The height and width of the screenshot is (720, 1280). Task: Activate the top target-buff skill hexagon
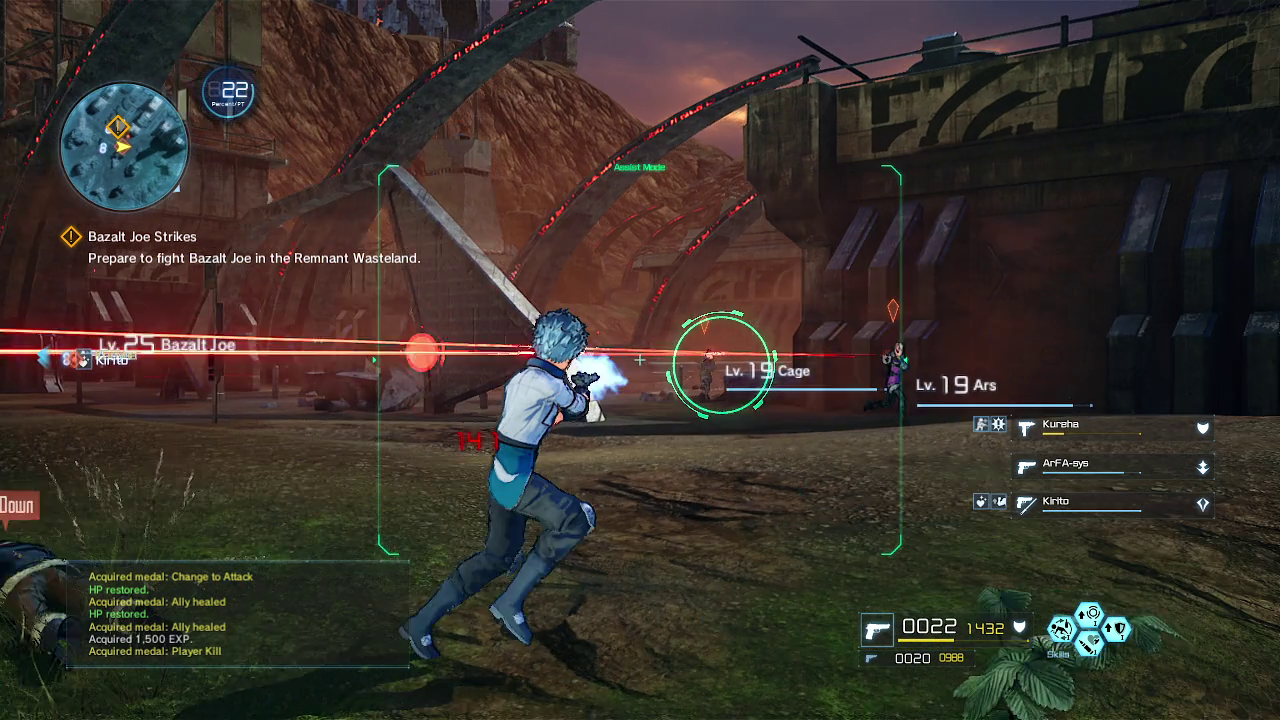pos(1090,613)
